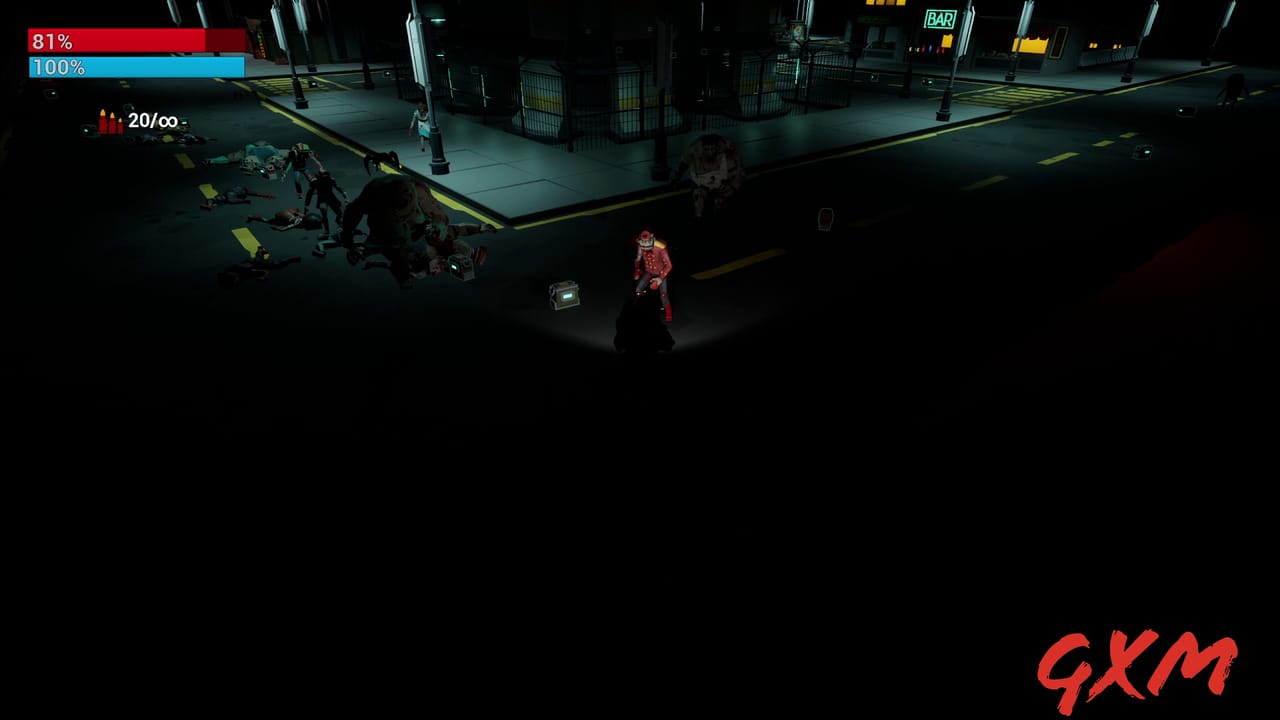Click the infinity ammo counter reading 20/∞
The image size is (1280, 720).
point(150,122)
